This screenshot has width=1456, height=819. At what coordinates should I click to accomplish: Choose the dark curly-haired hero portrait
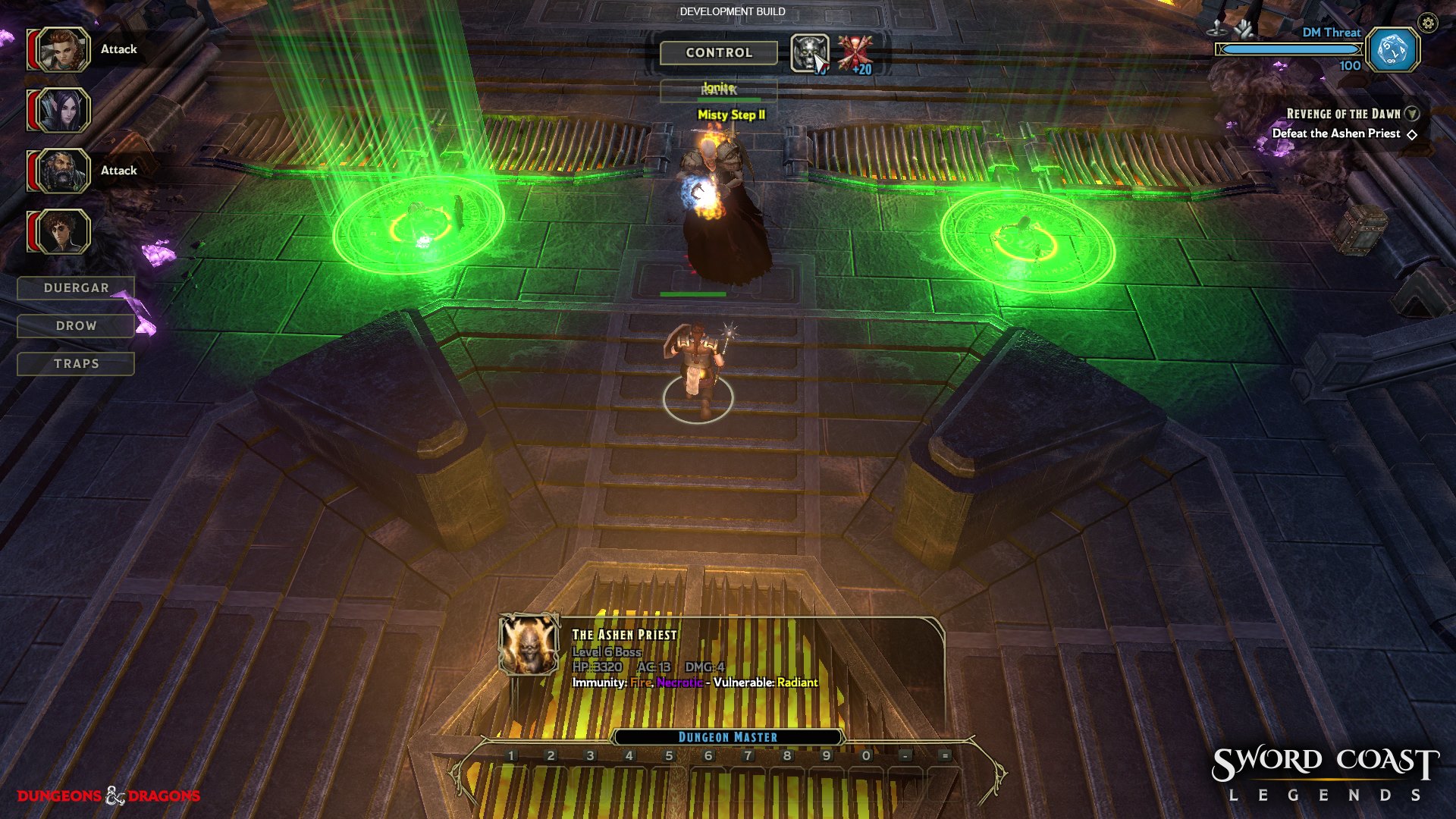(62, 231)
